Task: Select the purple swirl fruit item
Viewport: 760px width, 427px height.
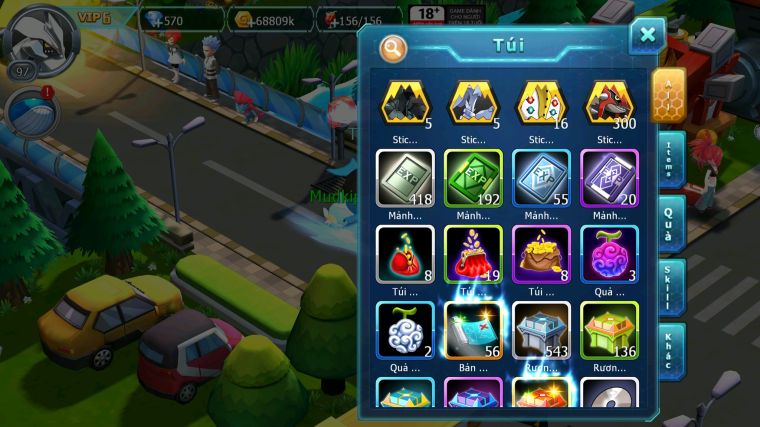Action: point(609,254)
